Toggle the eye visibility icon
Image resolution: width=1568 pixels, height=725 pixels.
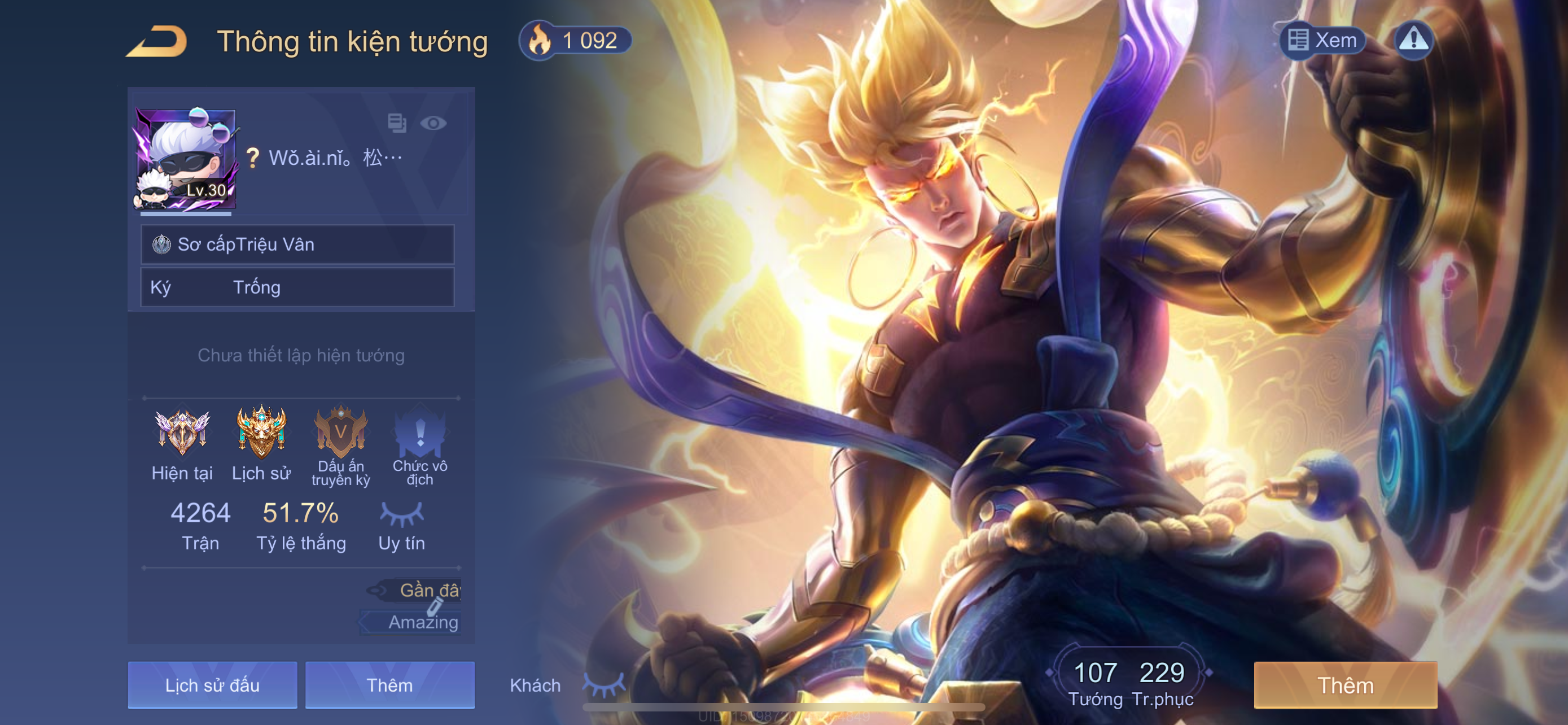click(433, 123)
